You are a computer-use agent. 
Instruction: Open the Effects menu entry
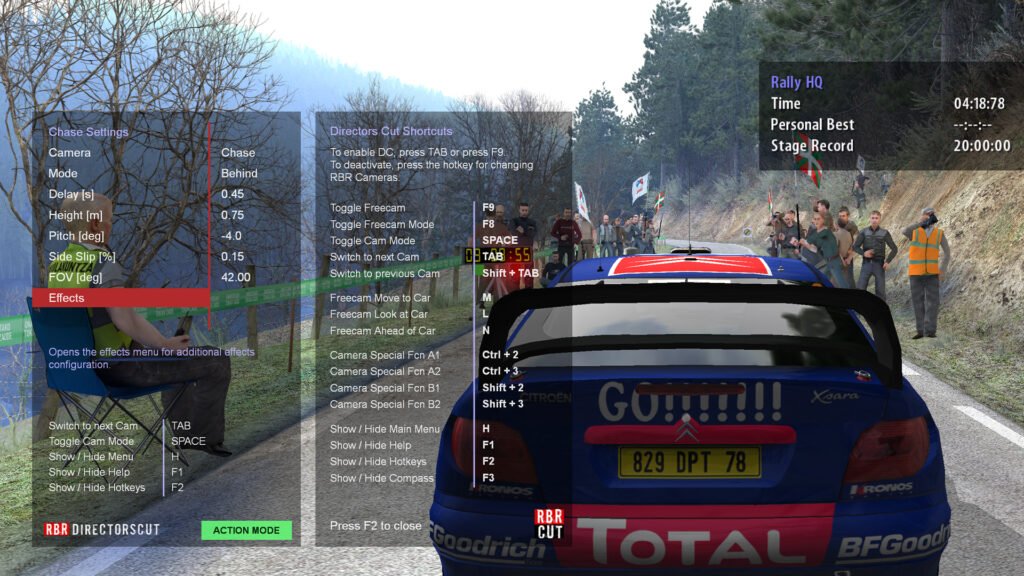[x=120, y=298]
